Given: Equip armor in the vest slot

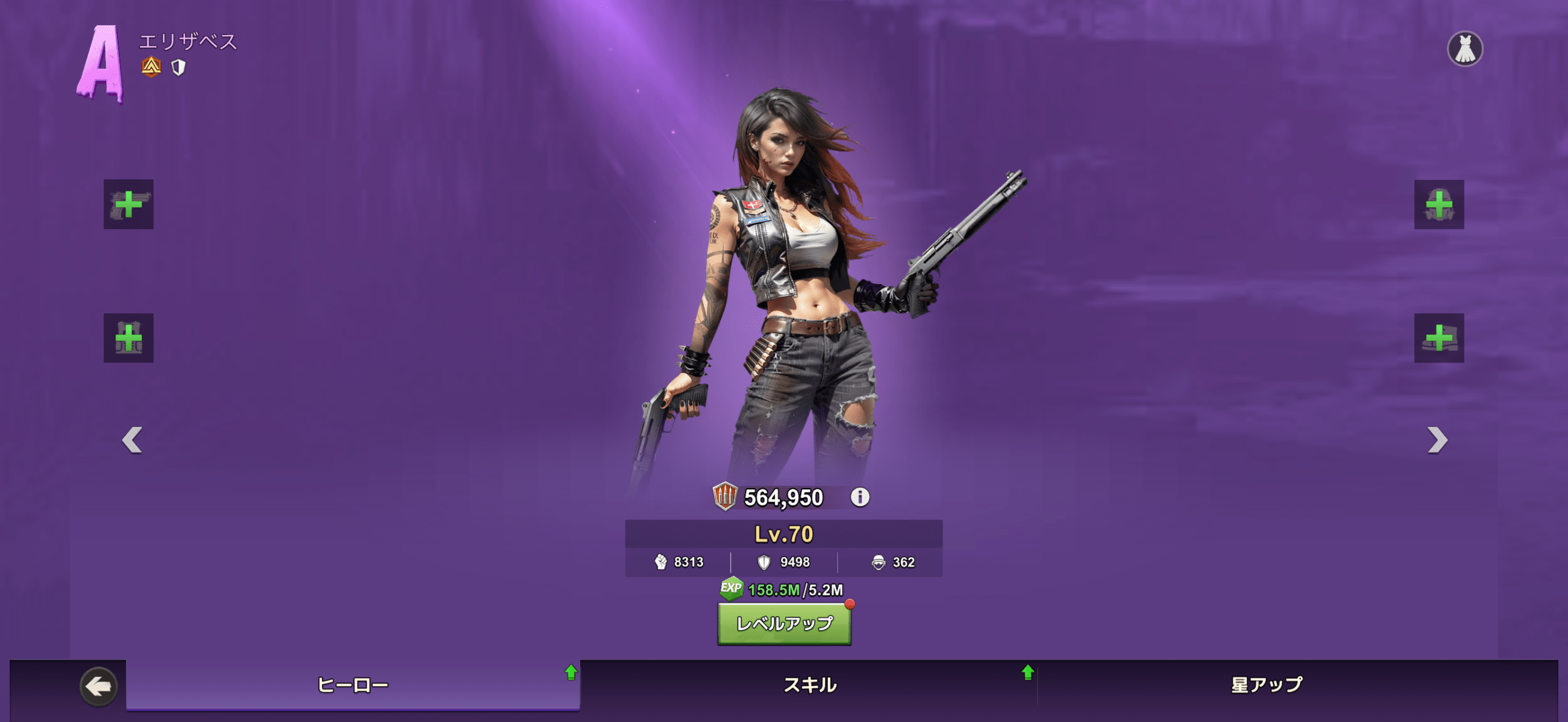Looking at the screenshot, I should [129, 338].
